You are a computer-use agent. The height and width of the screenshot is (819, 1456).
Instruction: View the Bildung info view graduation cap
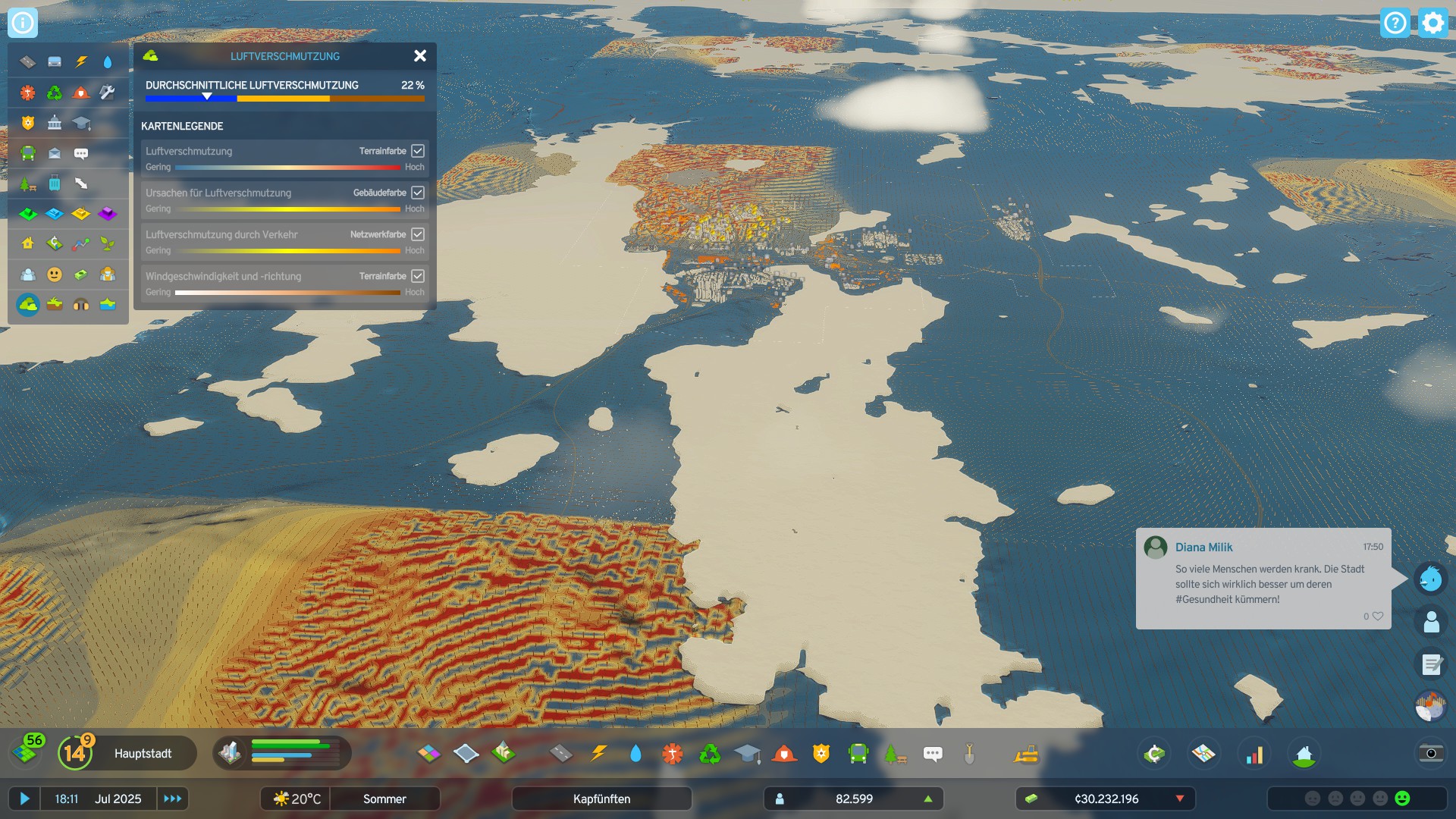[x=81, y=122]
